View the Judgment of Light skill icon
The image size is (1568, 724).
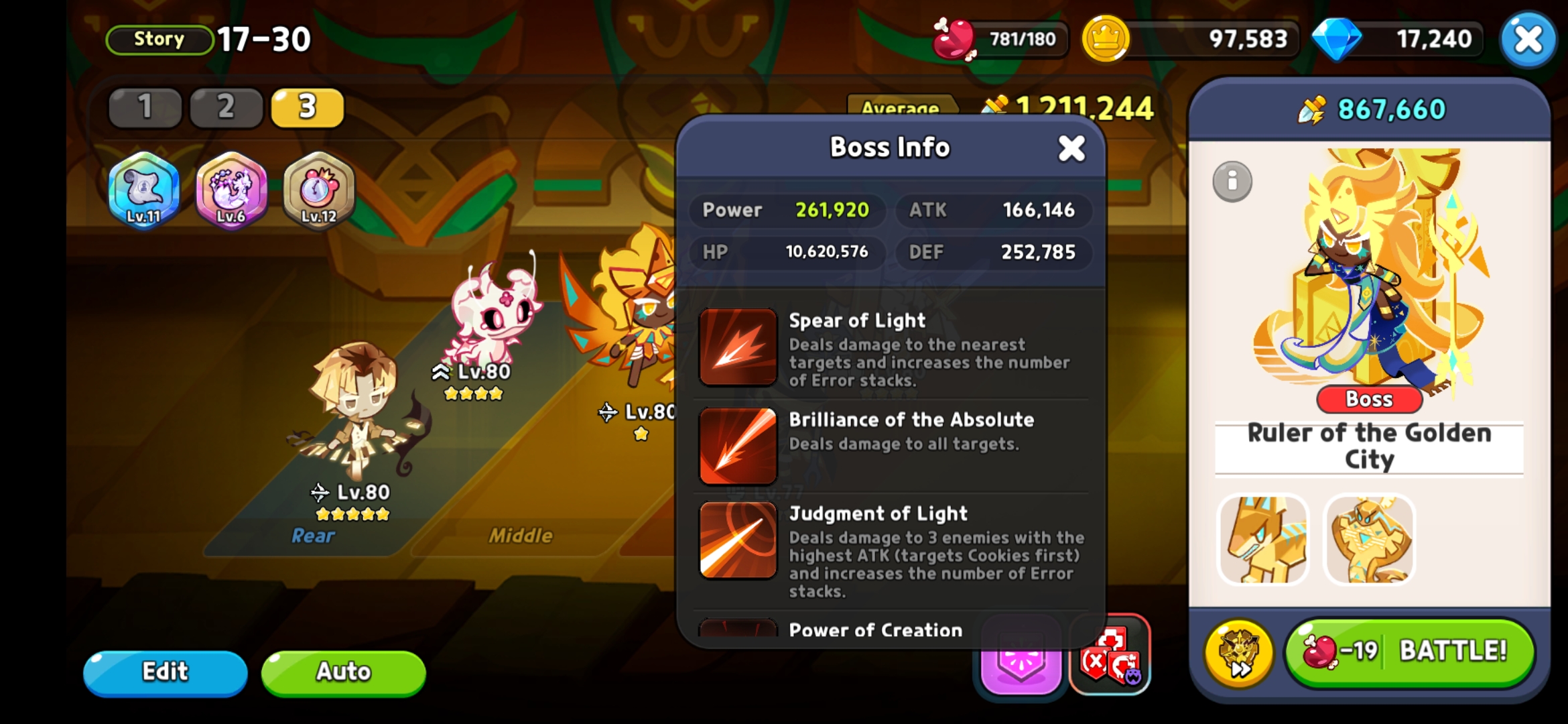737,542
